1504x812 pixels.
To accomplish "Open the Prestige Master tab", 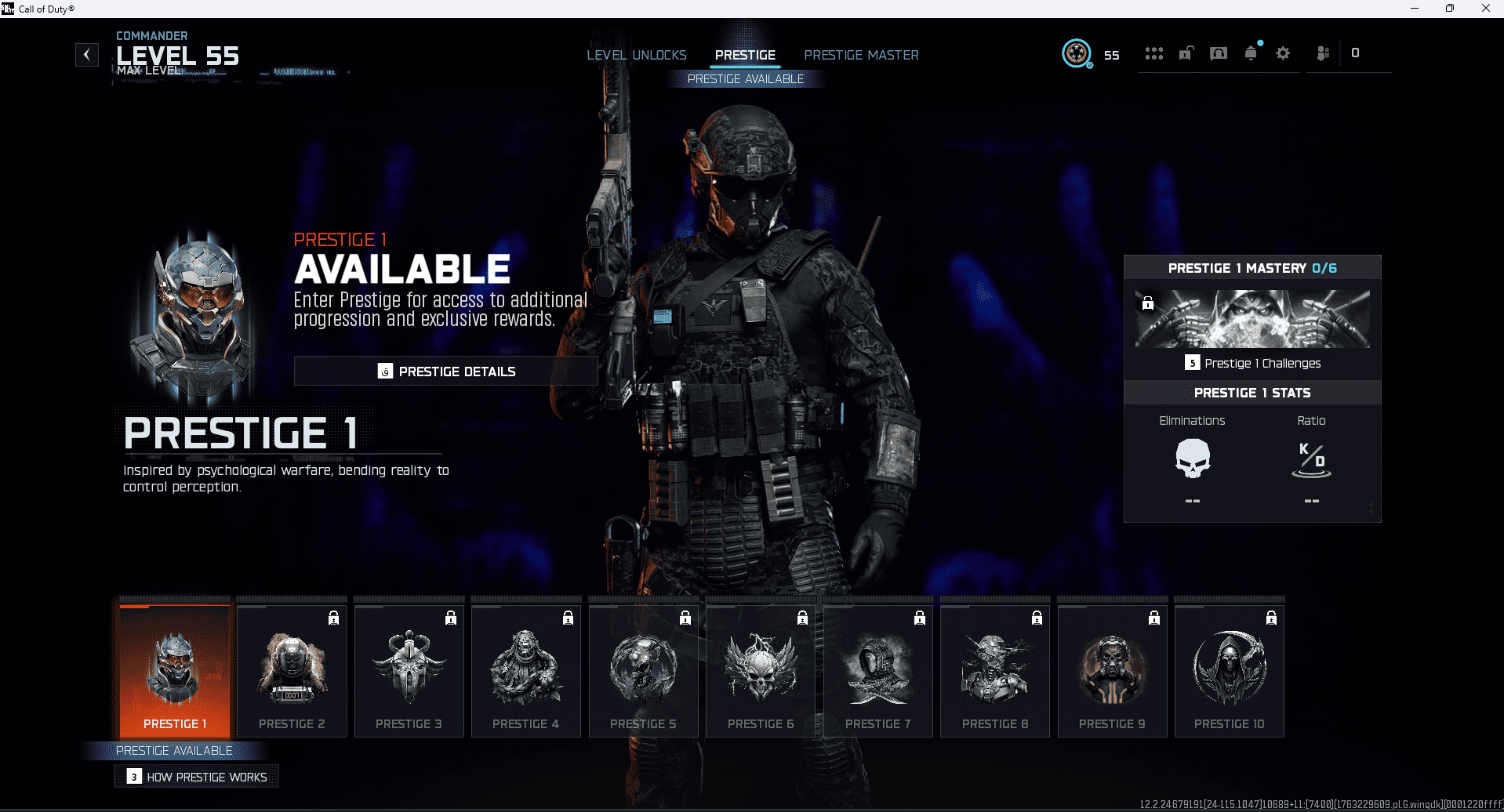I will coord(861,55).
